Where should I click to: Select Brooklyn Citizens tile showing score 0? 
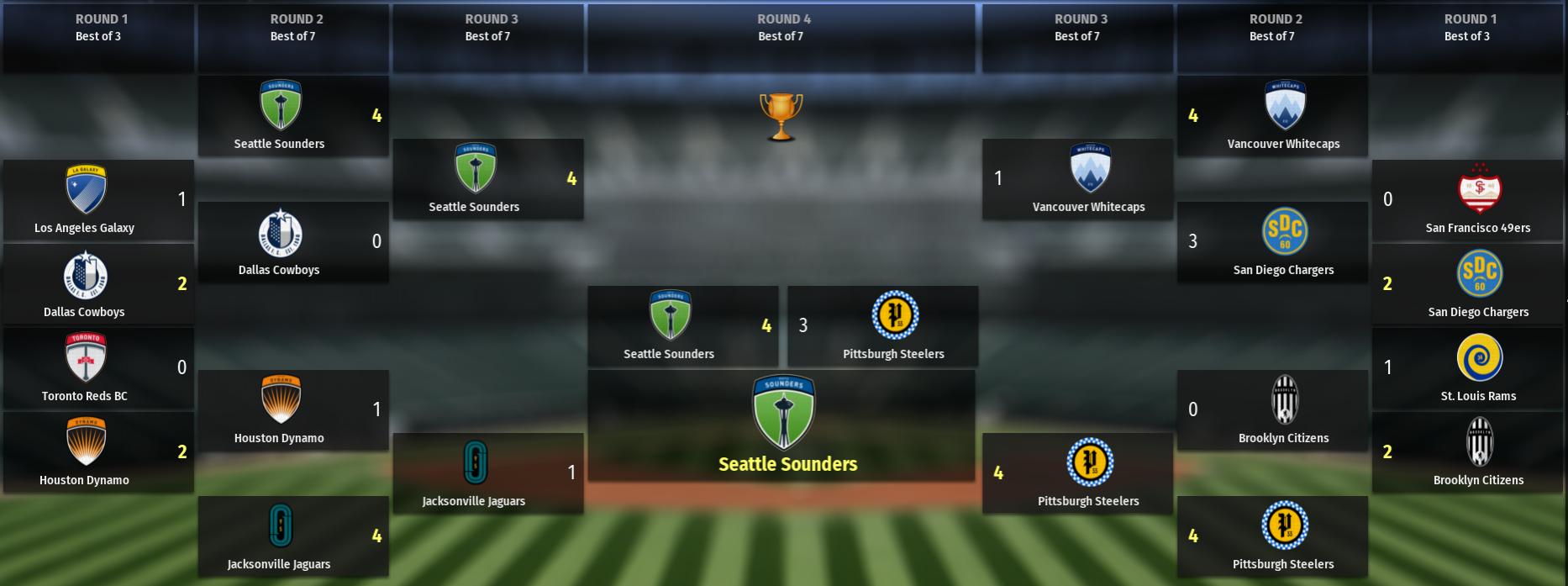point(1272,410)
